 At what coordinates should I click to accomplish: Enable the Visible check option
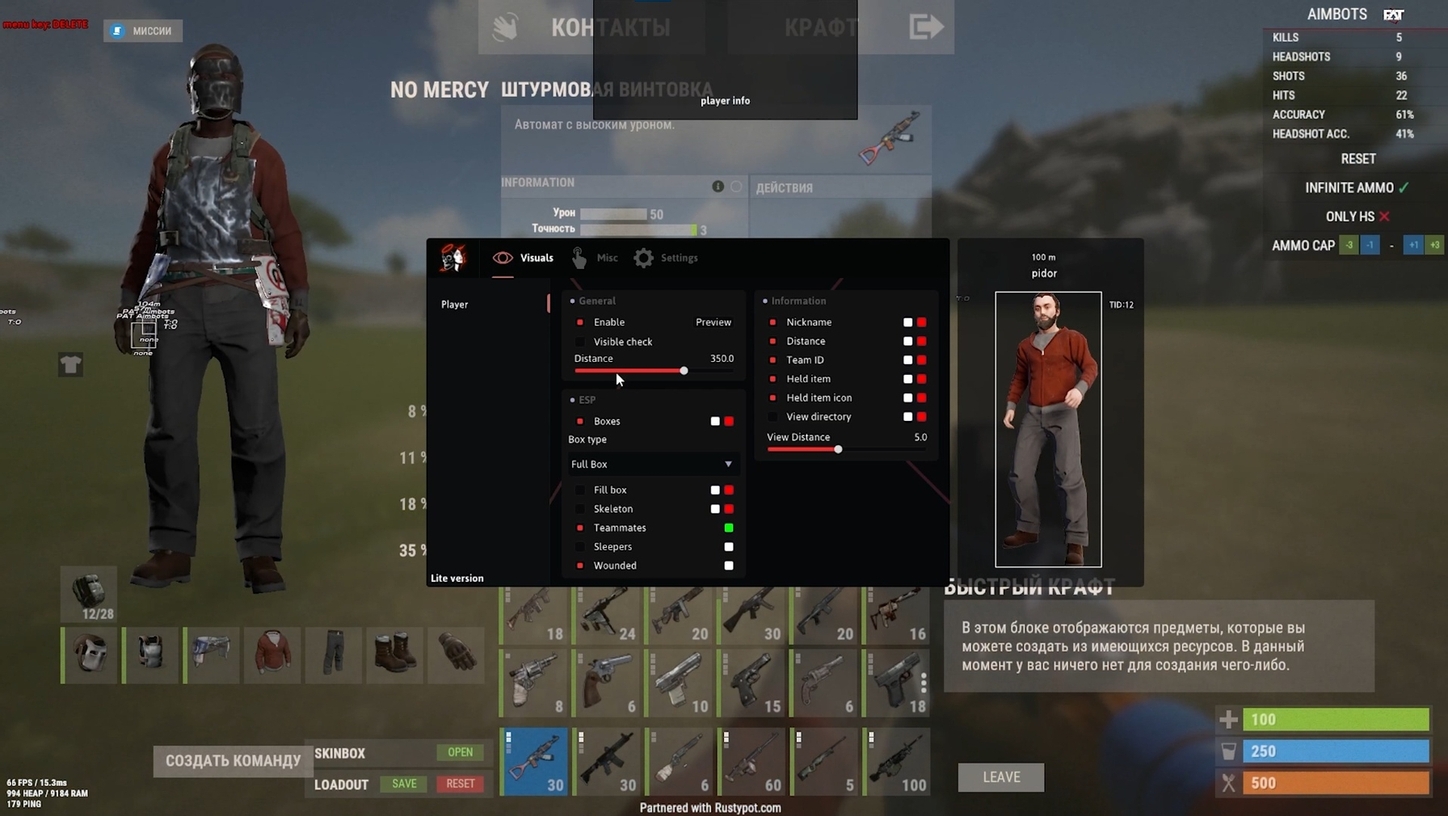coord(581,341)
